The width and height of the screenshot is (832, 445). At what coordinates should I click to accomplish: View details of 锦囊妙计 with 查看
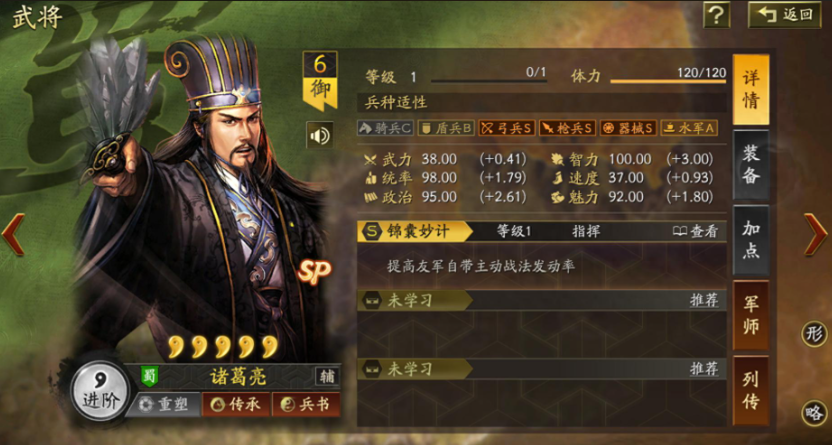[696, 231]
